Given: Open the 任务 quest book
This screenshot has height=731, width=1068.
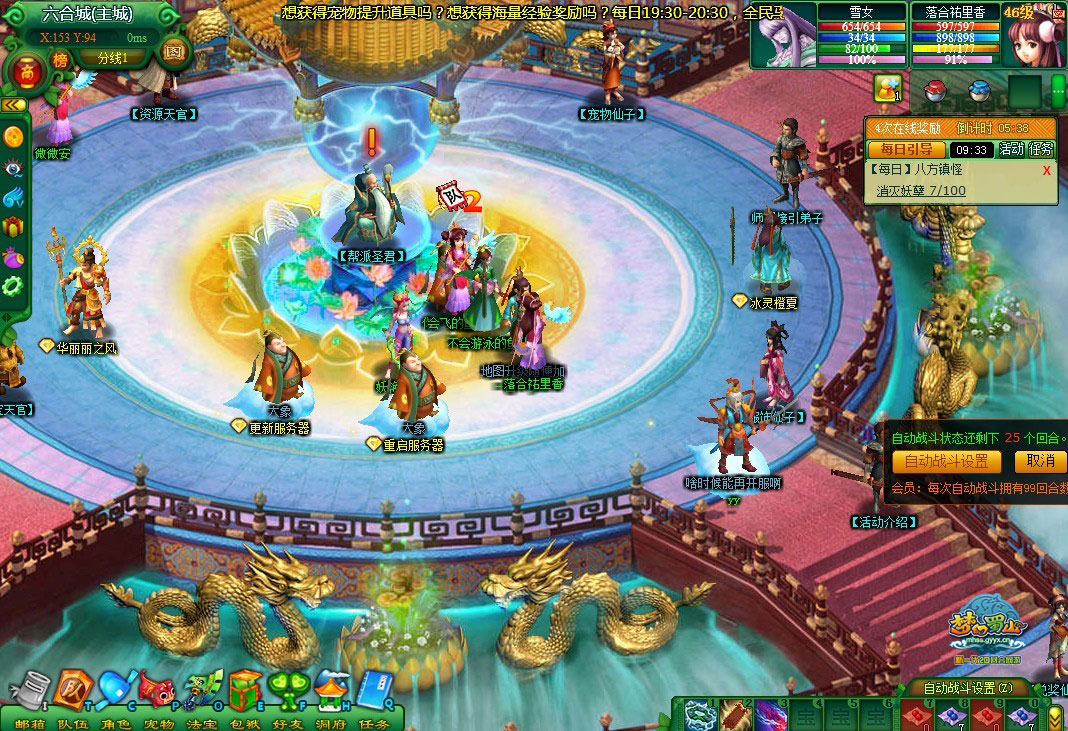Looking at the screenshot, I should coord(375,690).
